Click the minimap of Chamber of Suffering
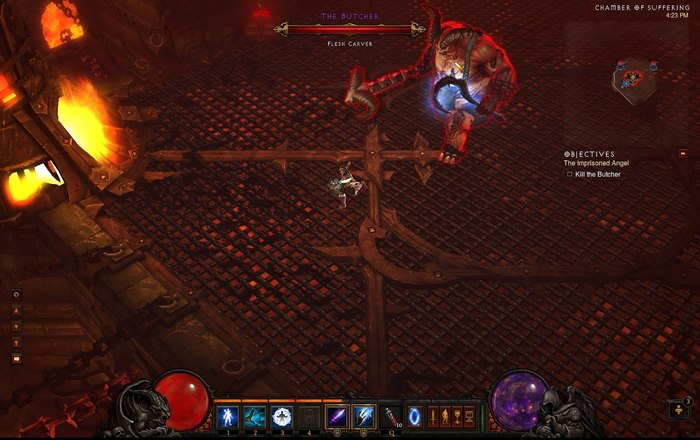The height and width of the screenshot is (440, 700). tap(637, 73)
